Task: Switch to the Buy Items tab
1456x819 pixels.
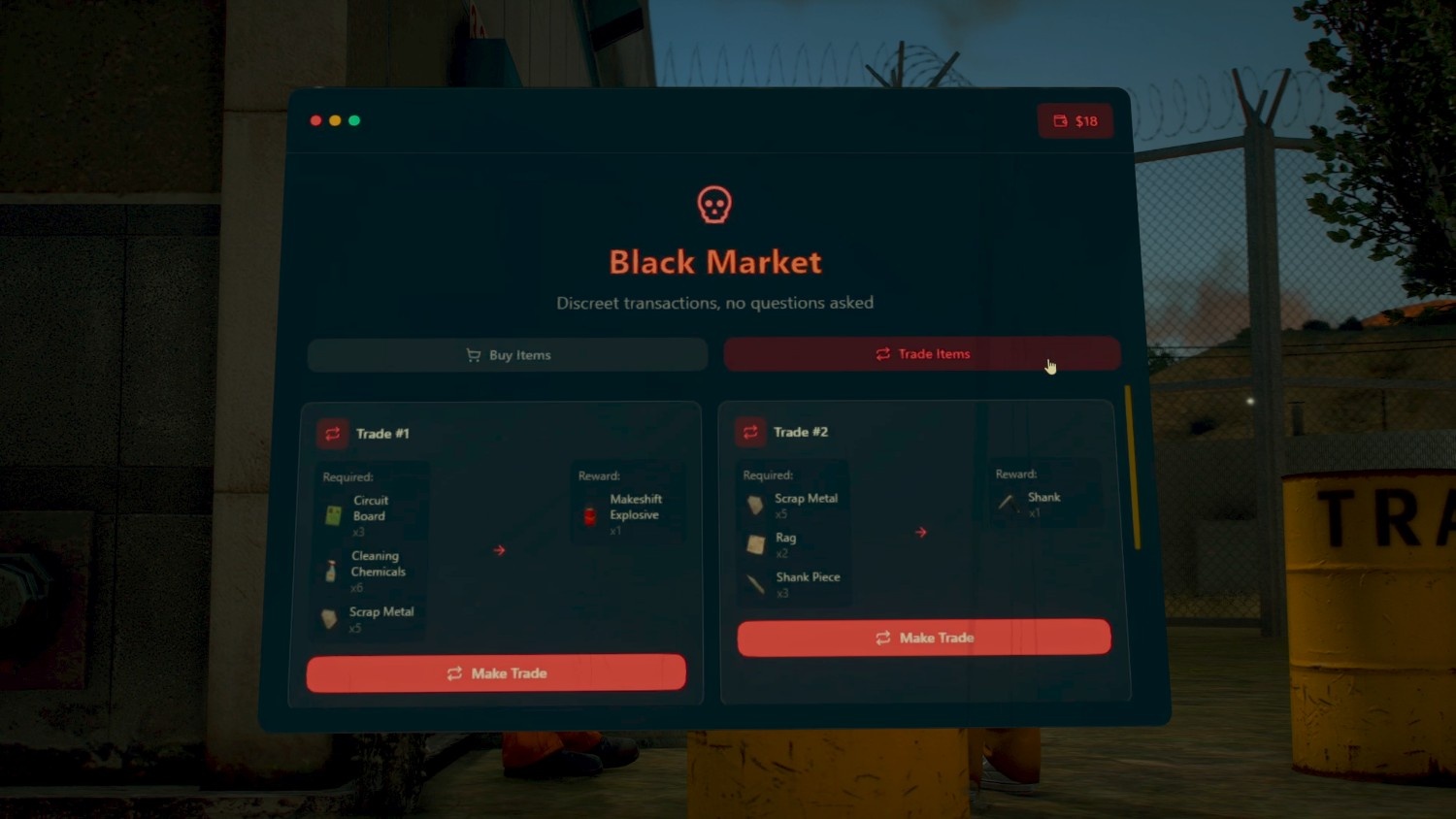Action: tap(508, 355)
